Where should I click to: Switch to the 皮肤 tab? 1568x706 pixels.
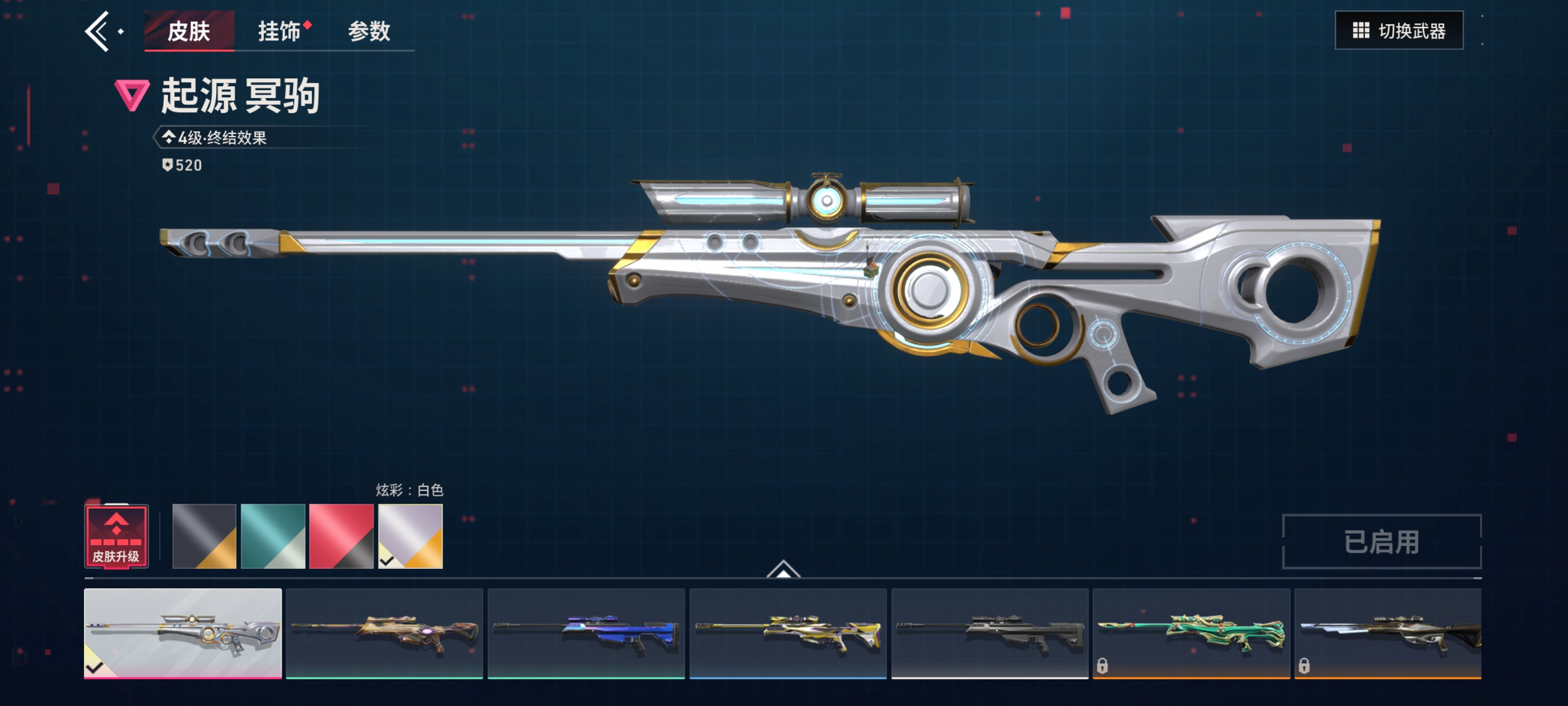(x=189, y=31)
